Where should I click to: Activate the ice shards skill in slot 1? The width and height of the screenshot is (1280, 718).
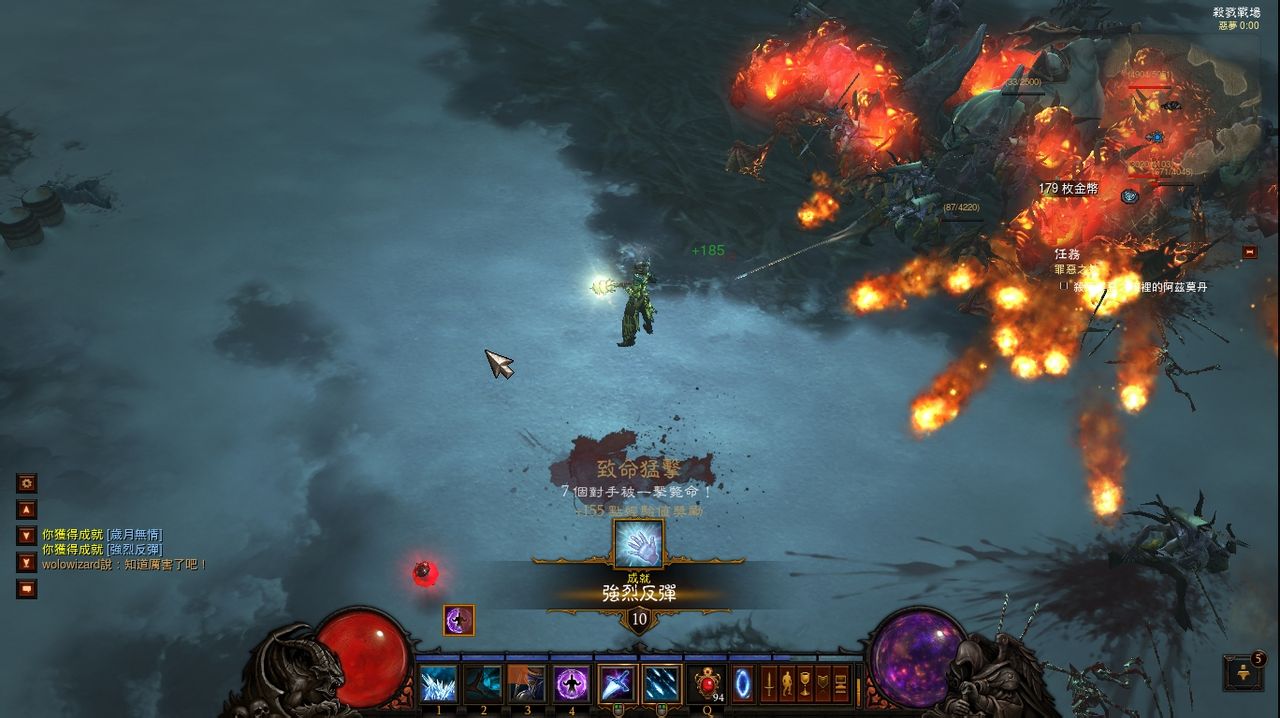point(438,684)
